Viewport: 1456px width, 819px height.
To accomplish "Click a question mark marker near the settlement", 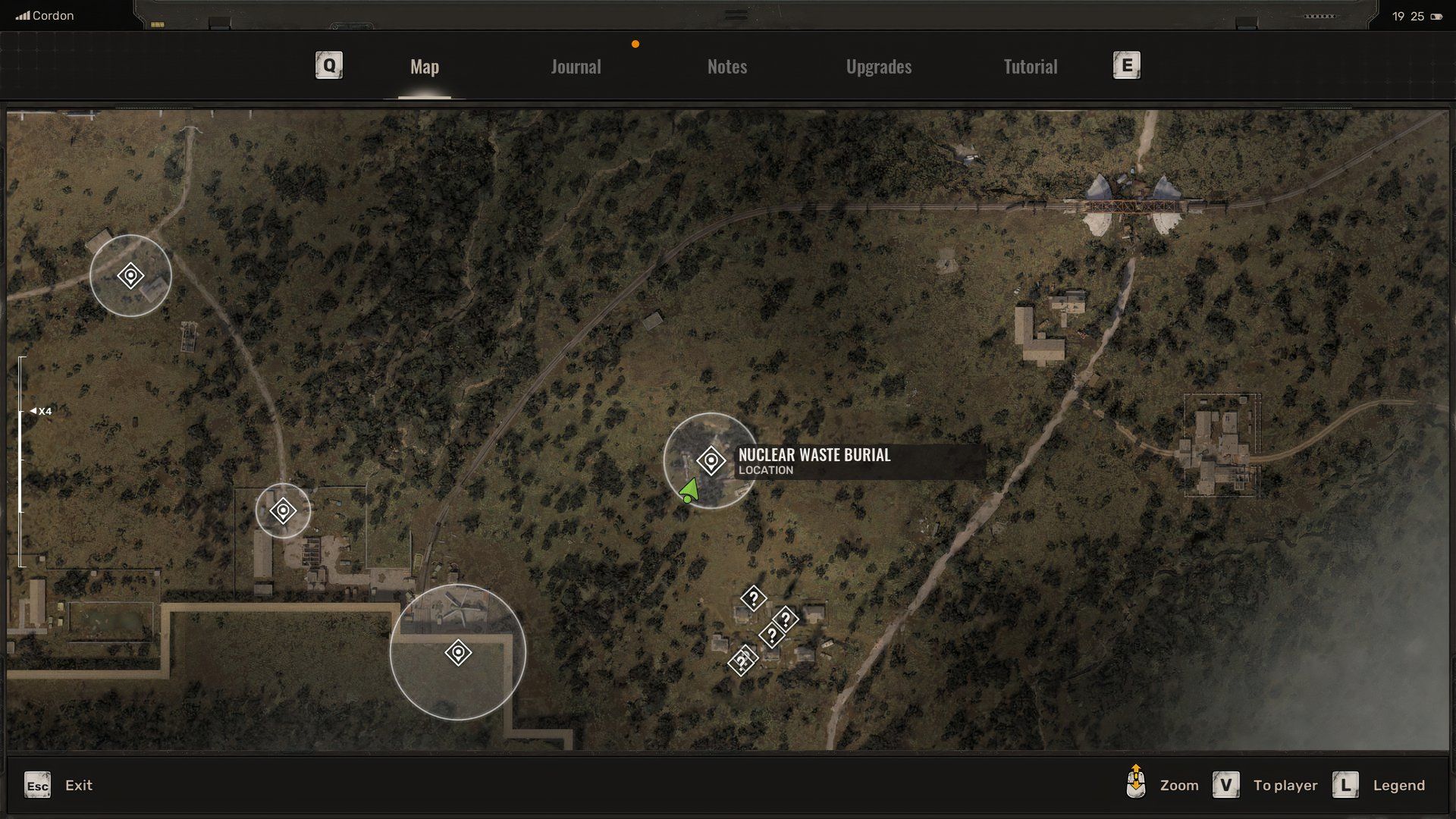I will tap(752, 599).
